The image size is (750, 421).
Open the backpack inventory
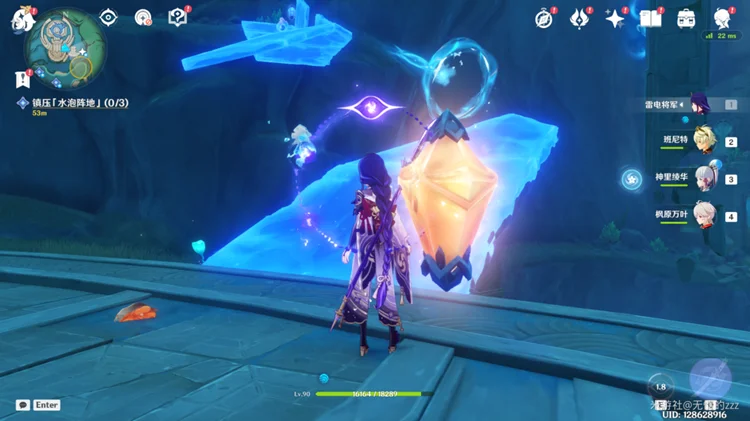click(686, 18)
